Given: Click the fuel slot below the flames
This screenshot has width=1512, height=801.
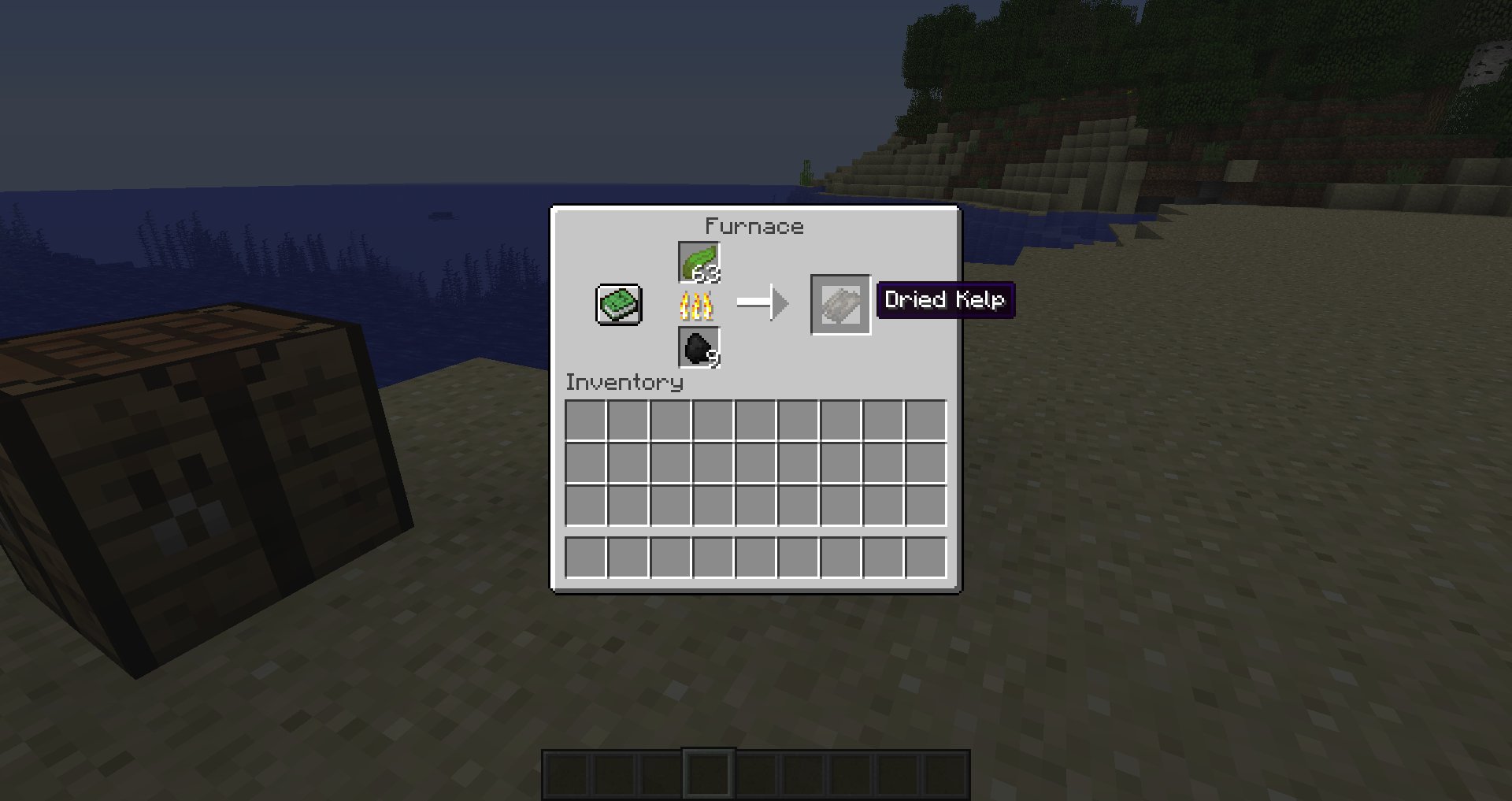Looking at the screenshot, I should (698, 348).
